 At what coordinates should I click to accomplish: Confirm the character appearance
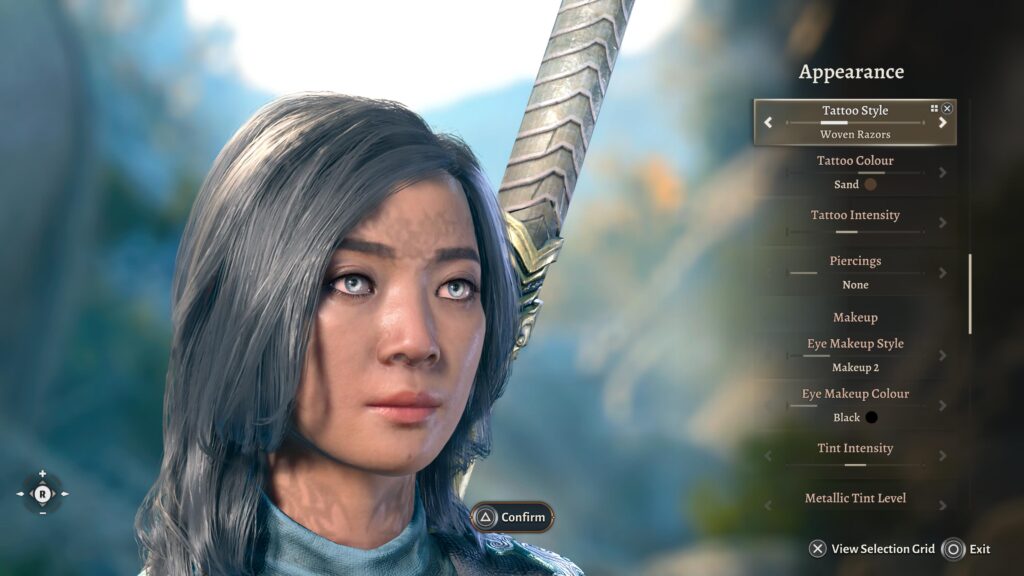pyautogui.click(x=512, y=517)
